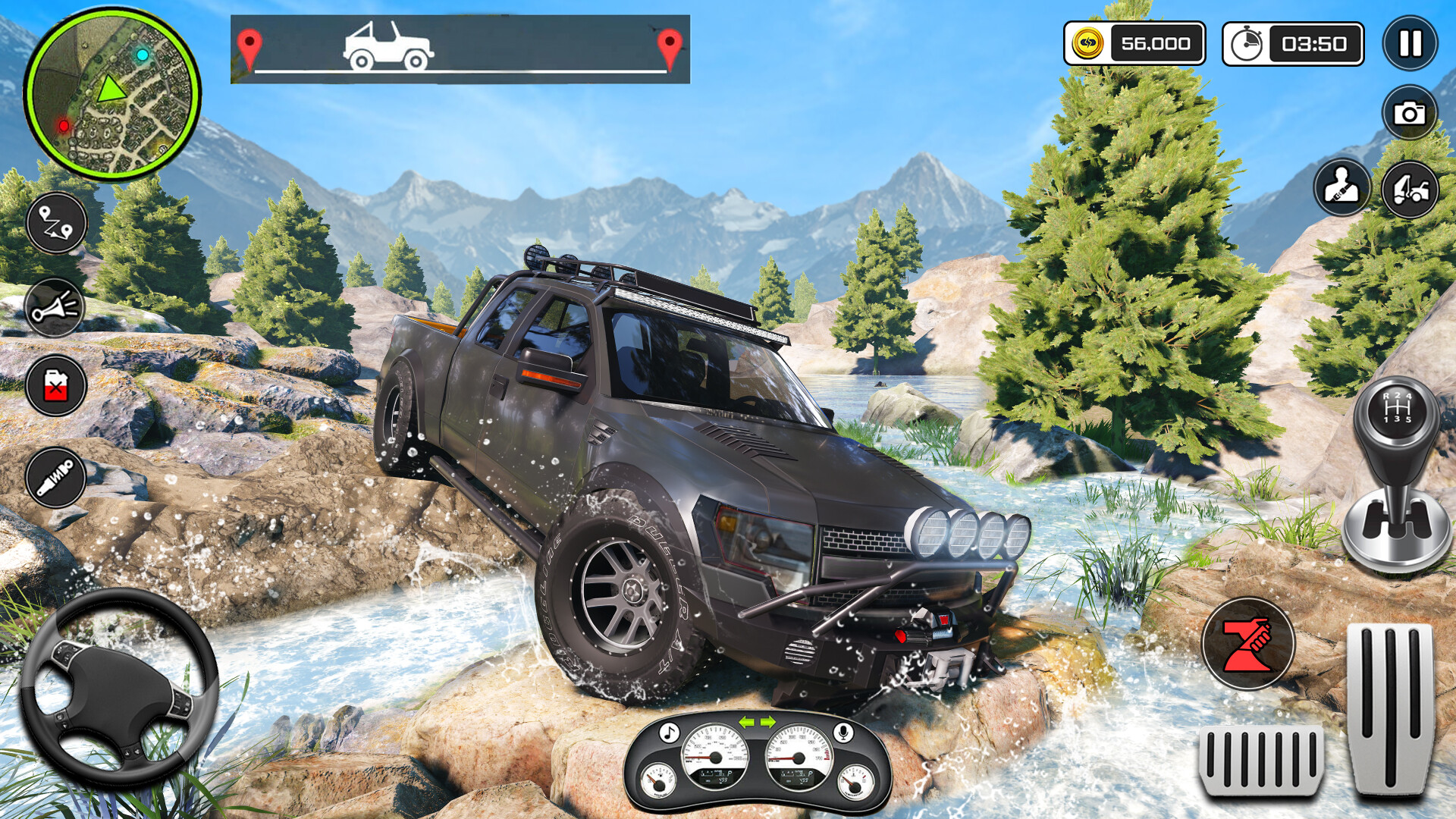The image size is (1456, 819).
Task: Activate the suspension shock absorber icon
Action: (x=56, y=478)
